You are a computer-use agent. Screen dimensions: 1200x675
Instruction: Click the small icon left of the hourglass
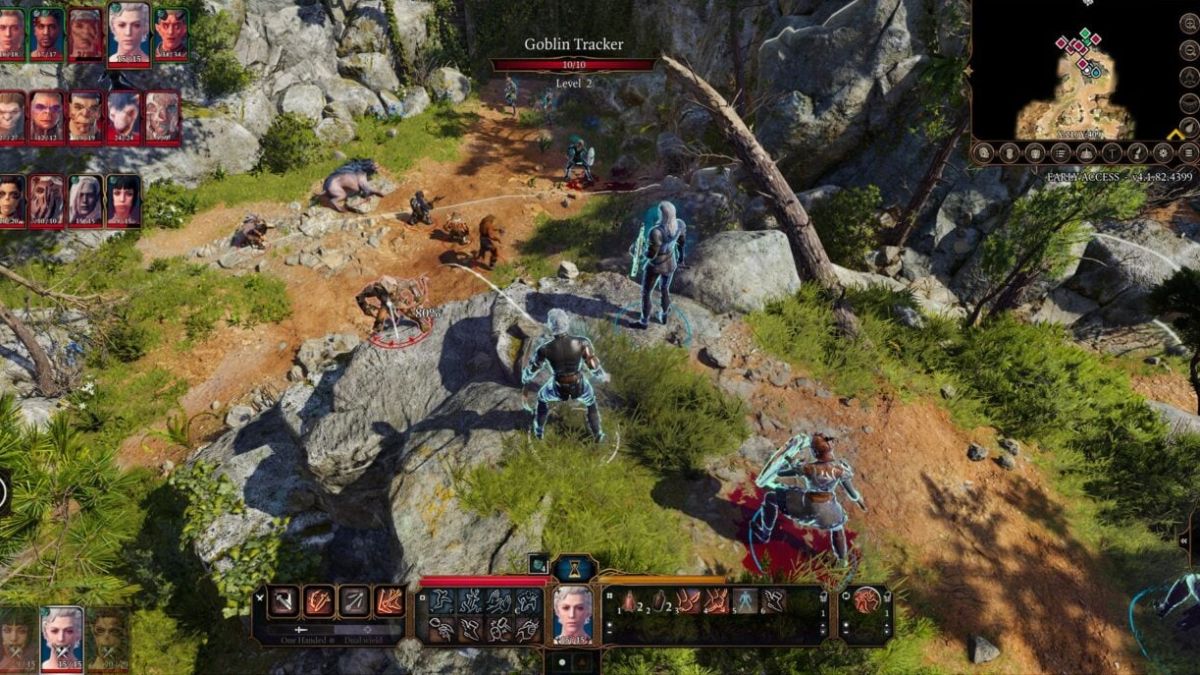click(538, 564)
